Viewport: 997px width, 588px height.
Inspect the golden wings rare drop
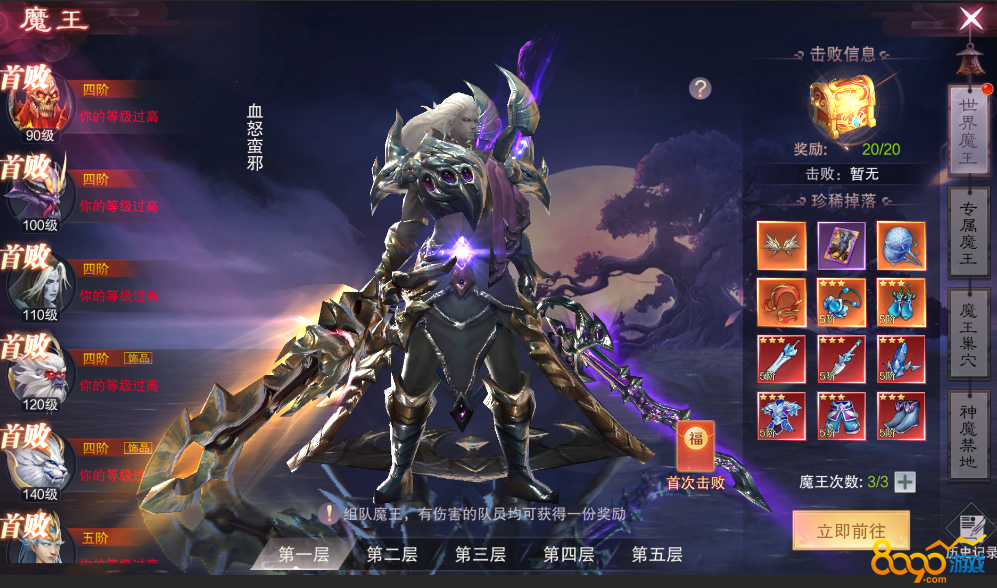tap(781, 245)
